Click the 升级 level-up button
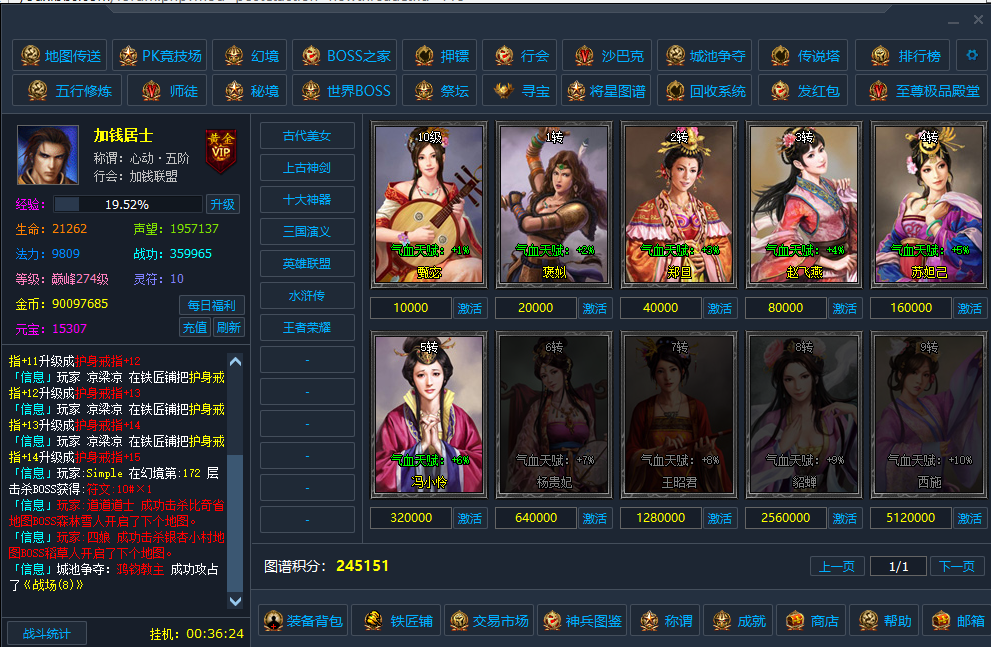Screen dimensions: 991x647 tap(223, 204)
